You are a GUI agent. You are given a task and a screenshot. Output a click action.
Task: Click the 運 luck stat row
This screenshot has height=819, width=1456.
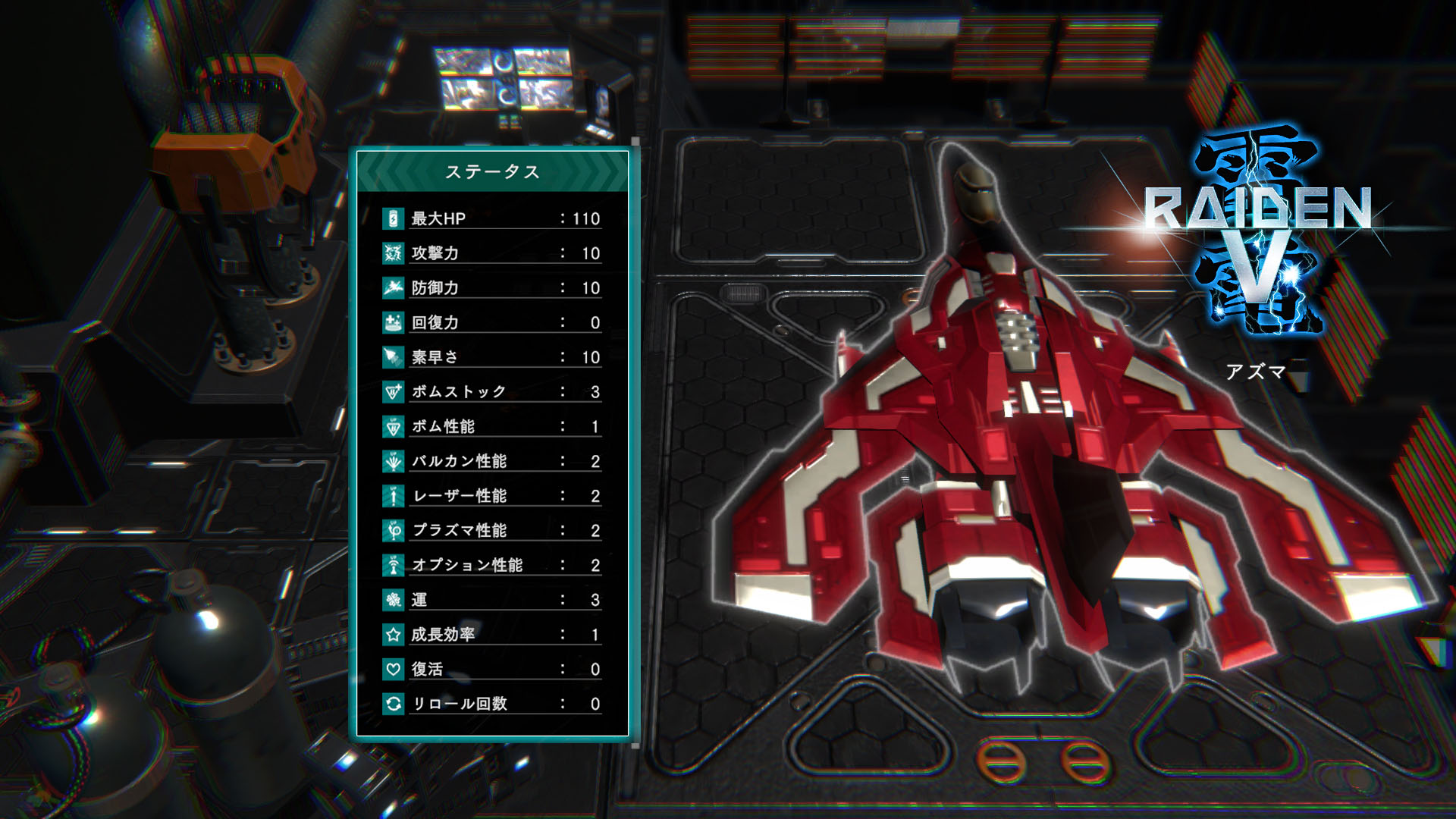tap(492, 600)
